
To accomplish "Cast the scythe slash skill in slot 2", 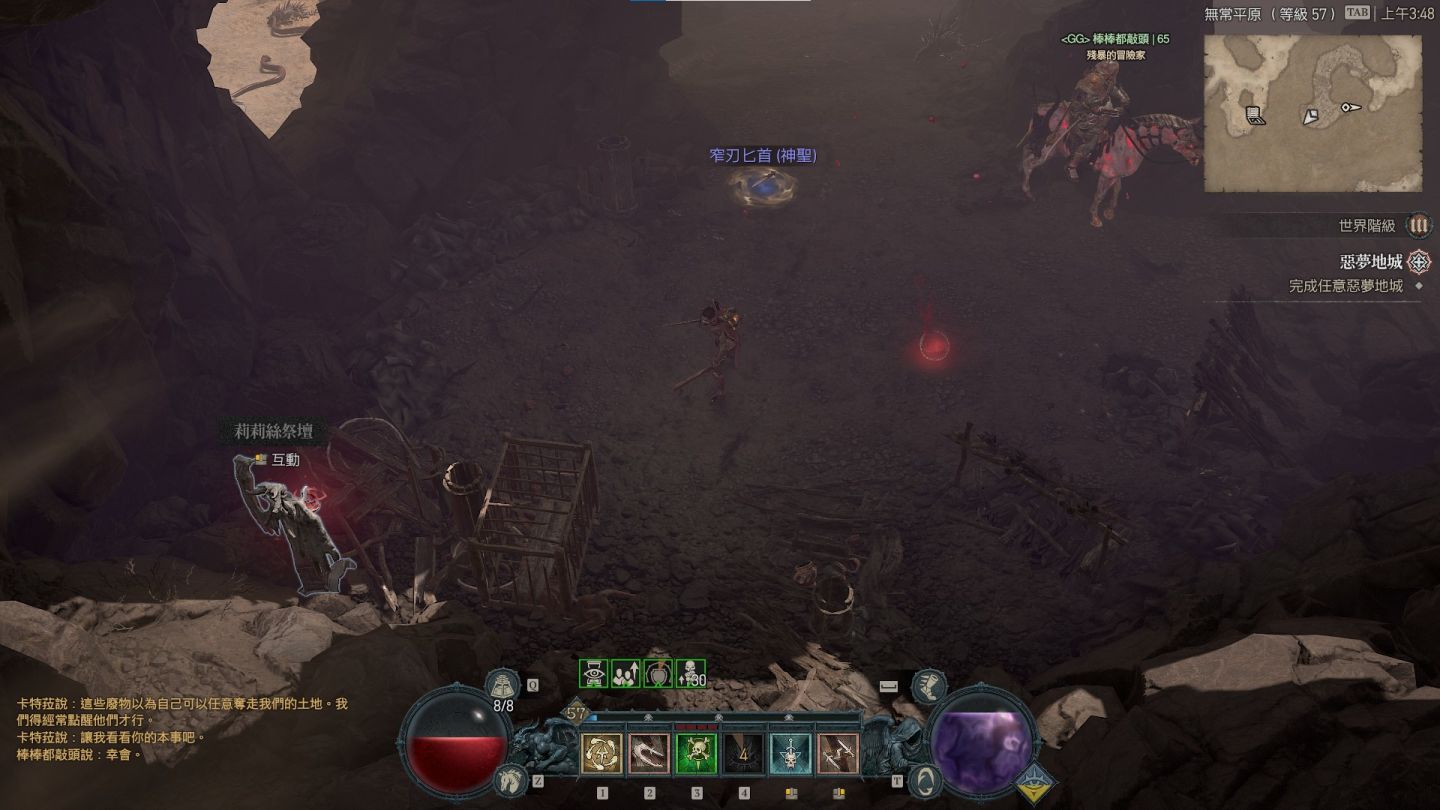I will pyautogui.click(x=649, y=754).
